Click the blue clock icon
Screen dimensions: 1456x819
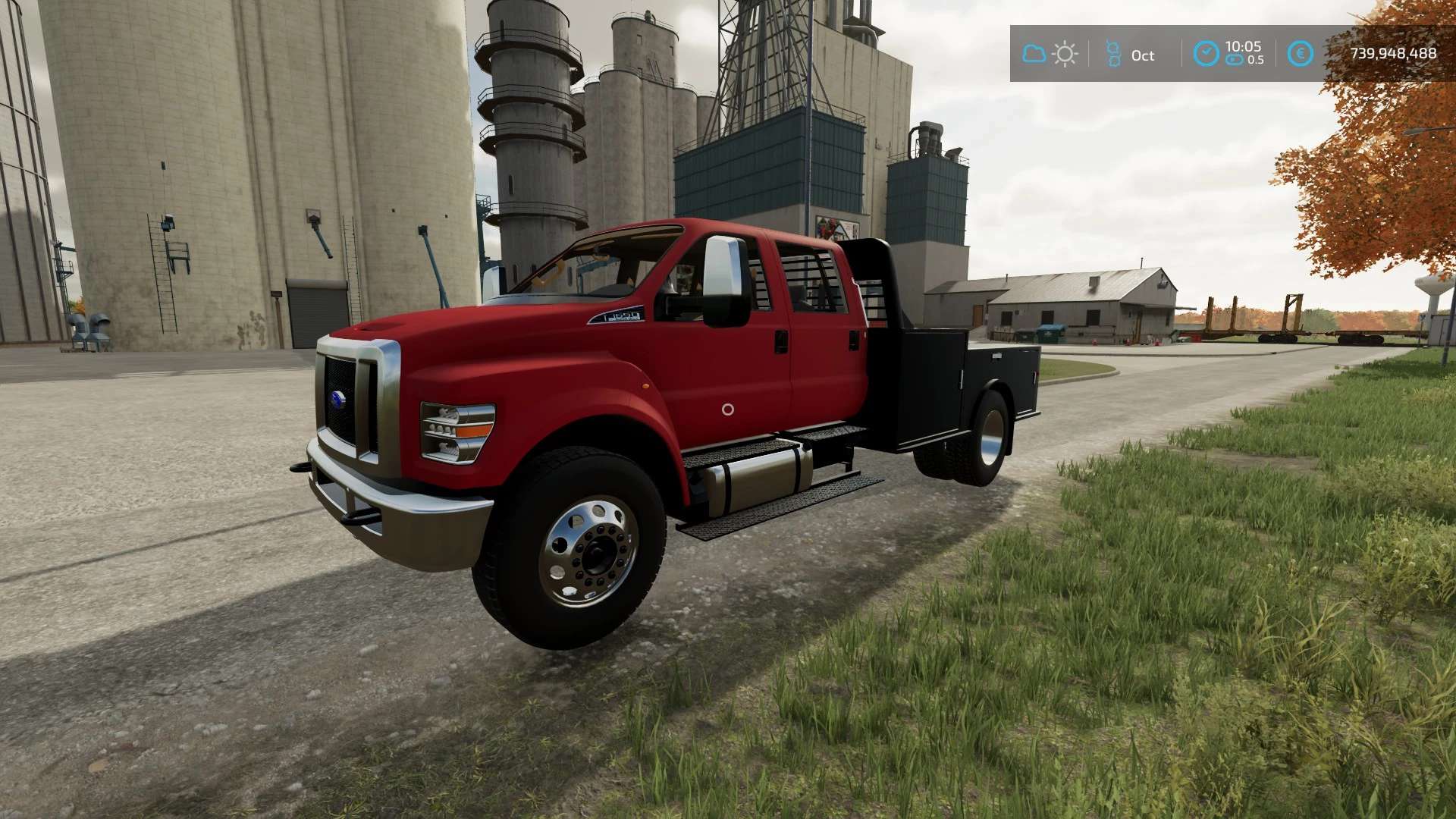coord(1206,54)
